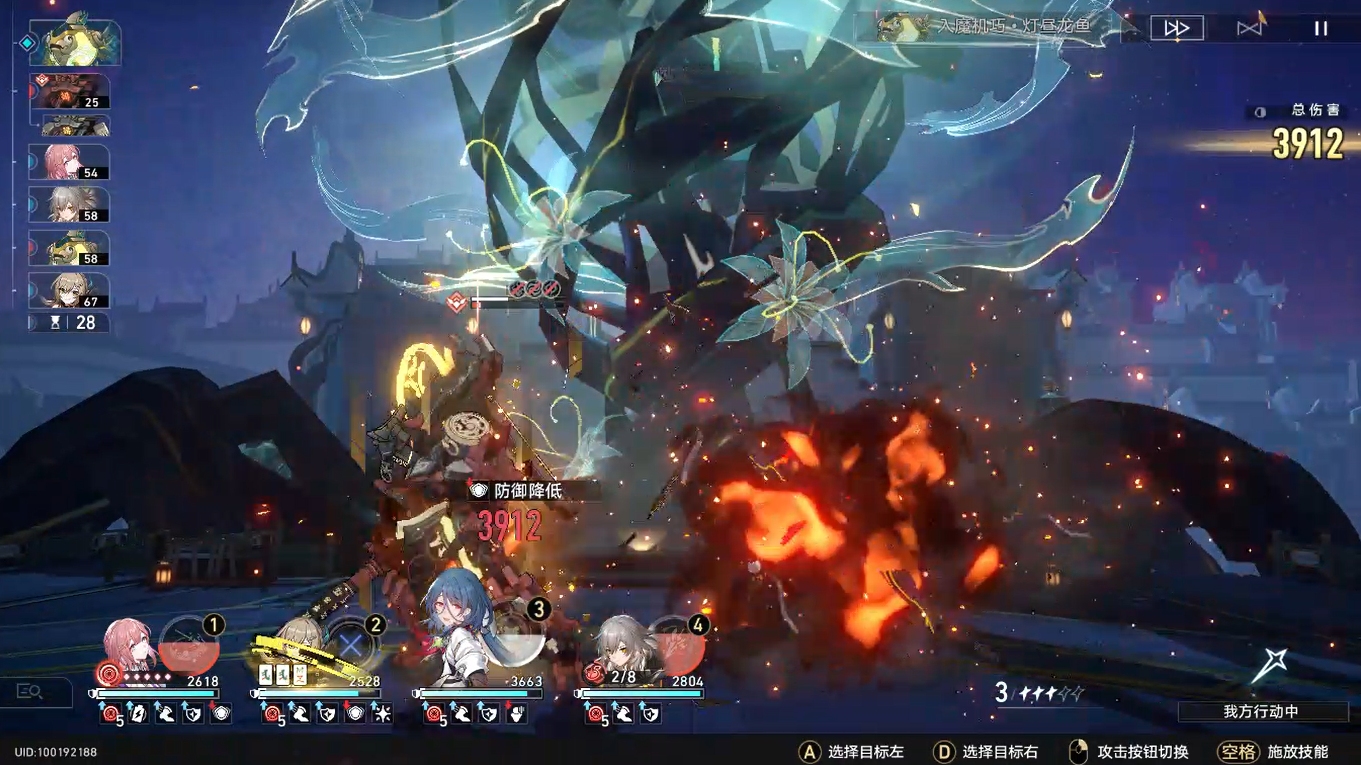Click the current-turn fish enemy portrait
Image resolution: width=1361 pixels, height=765 pixels.
tap(75, 40)
